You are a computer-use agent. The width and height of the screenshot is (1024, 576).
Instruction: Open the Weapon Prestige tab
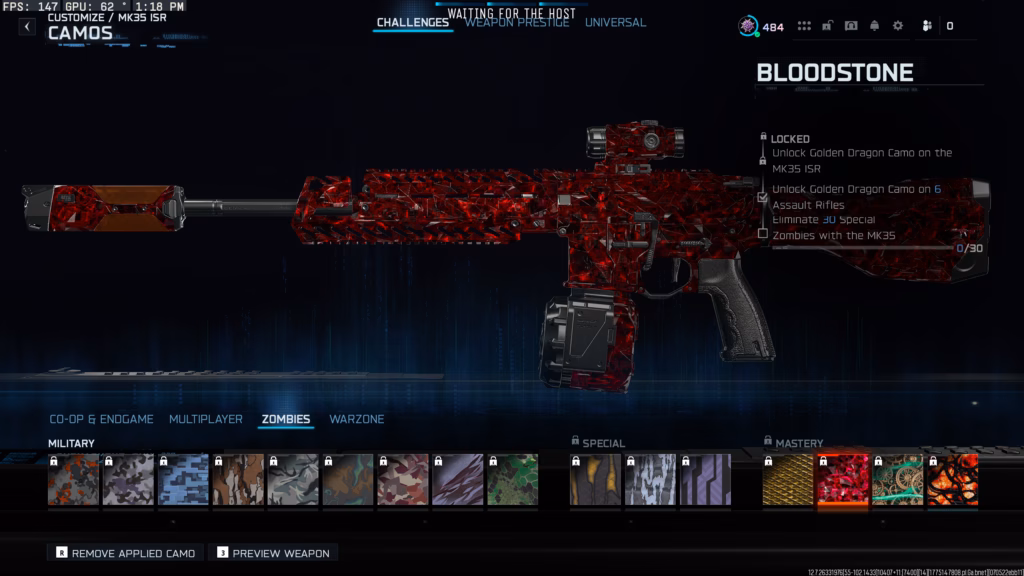517,23
